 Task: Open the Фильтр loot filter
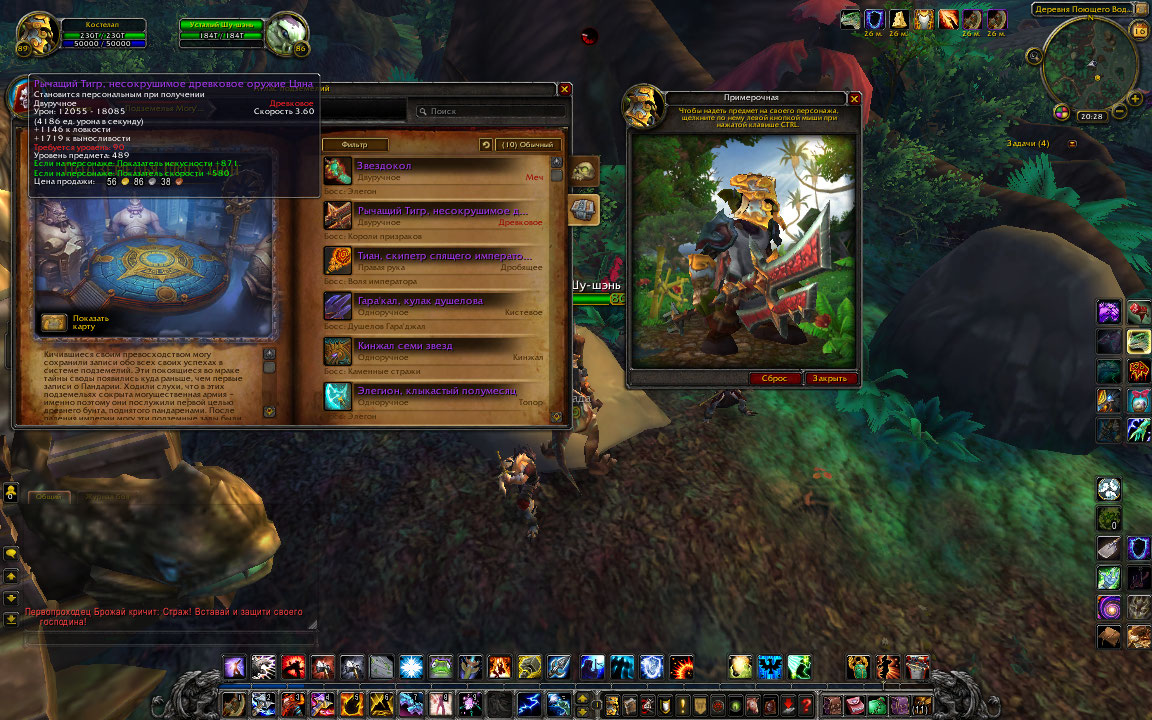[x=354, y=145]
